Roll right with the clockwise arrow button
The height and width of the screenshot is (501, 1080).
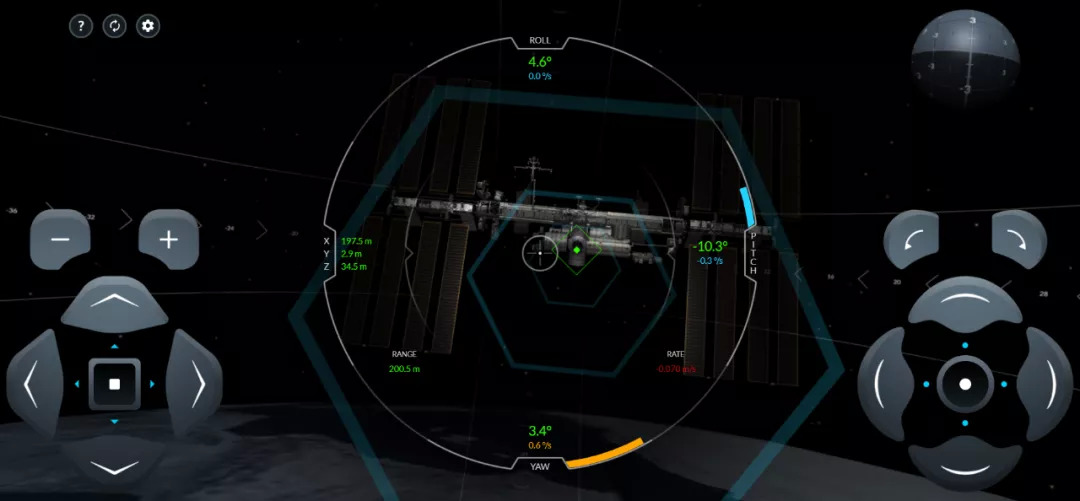pyautogui.click(x=1018, y=242)
